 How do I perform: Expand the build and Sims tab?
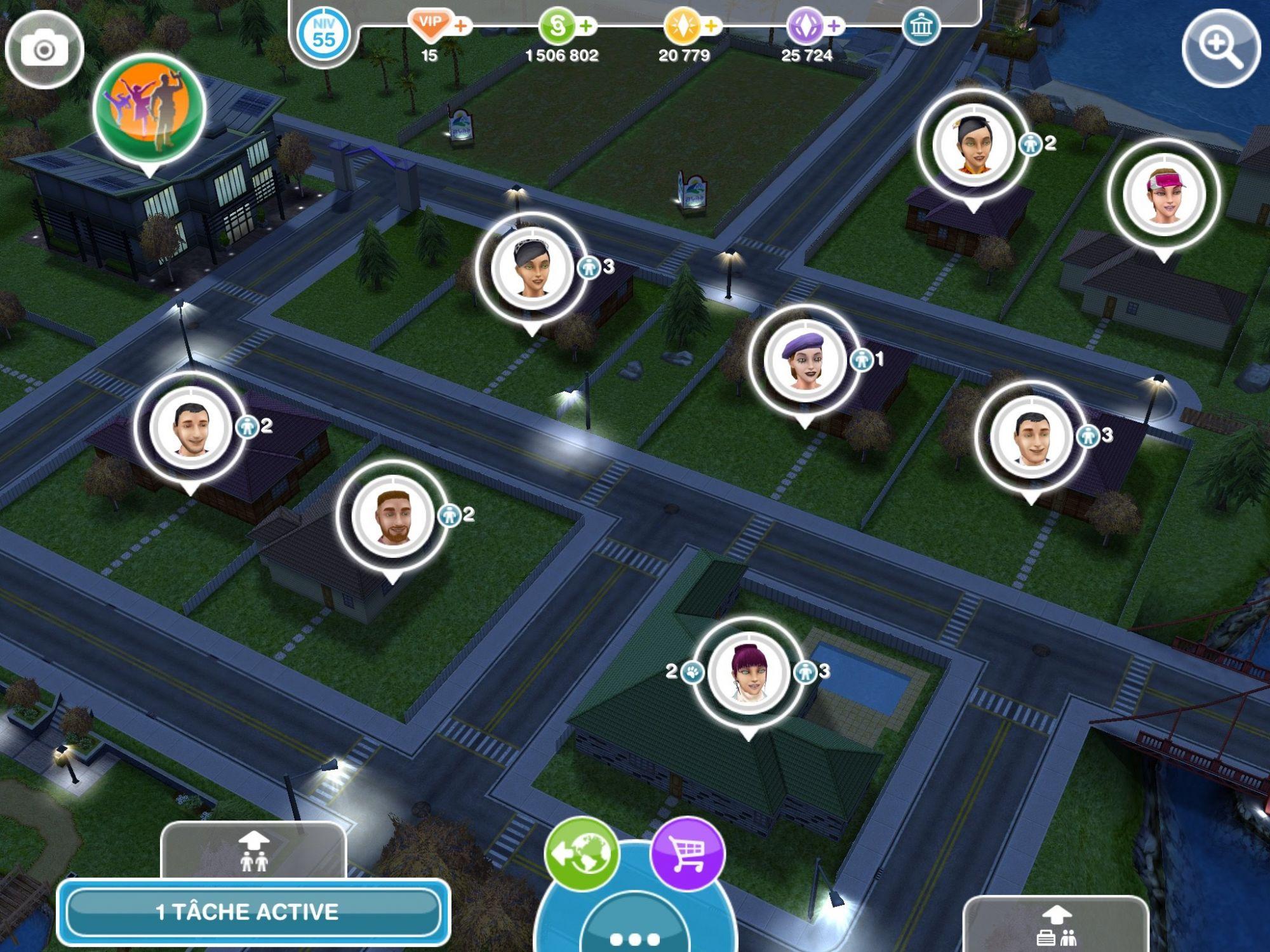click(1055, 925)
